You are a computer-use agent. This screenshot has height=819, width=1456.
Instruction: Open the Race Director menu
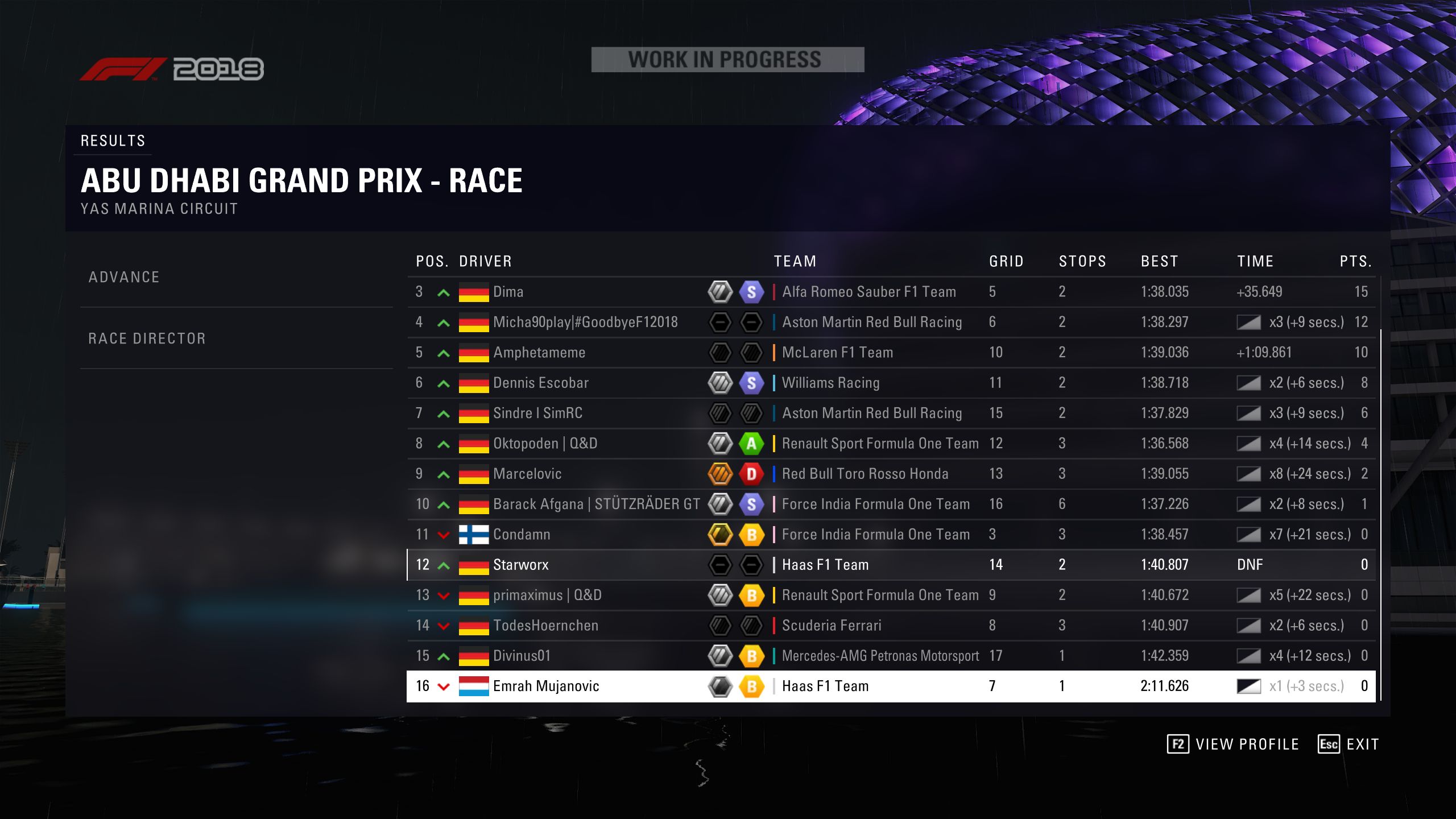pos(147,339)
